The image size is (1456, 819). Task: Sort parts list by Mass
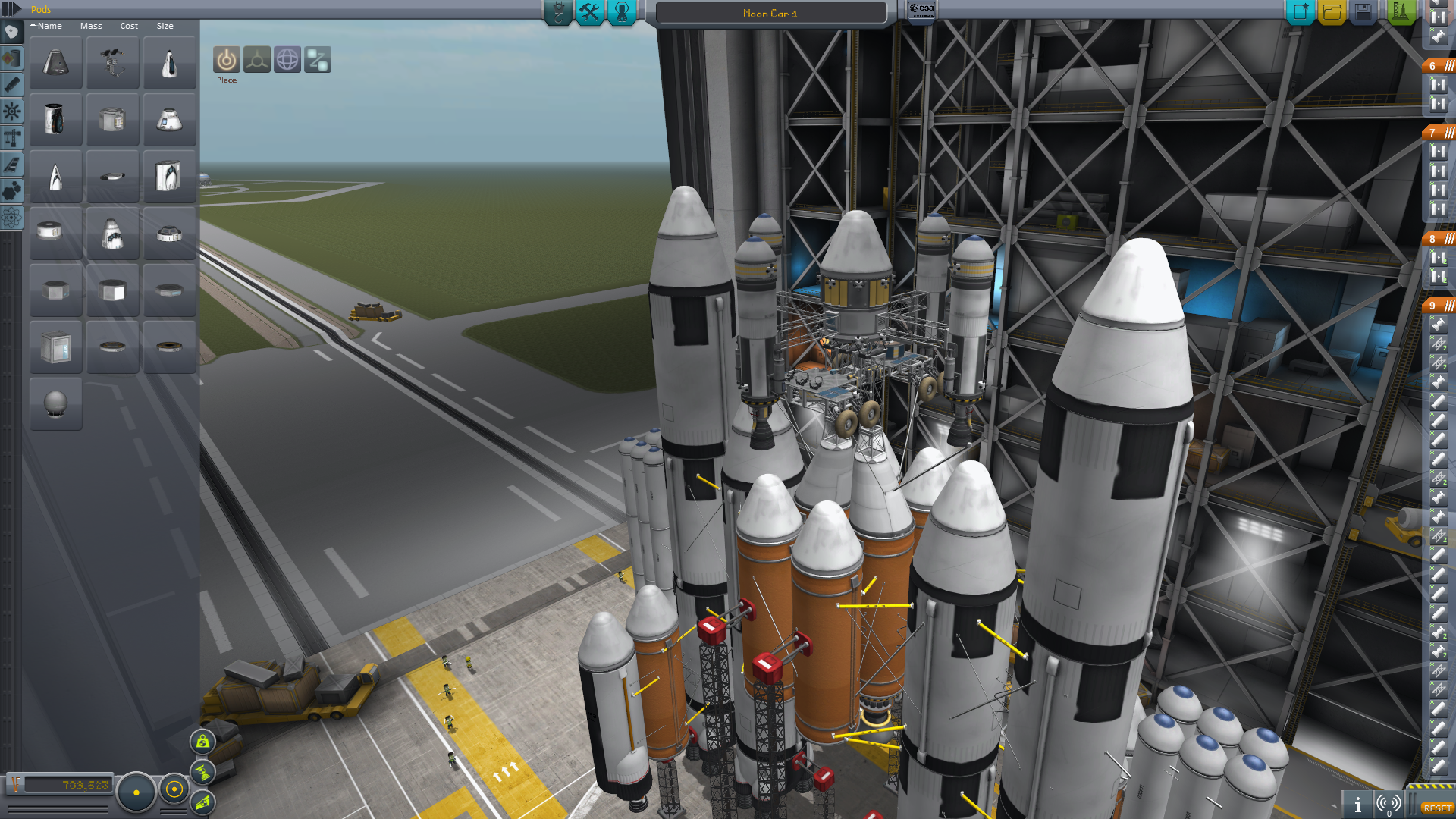tap(91, 26)
